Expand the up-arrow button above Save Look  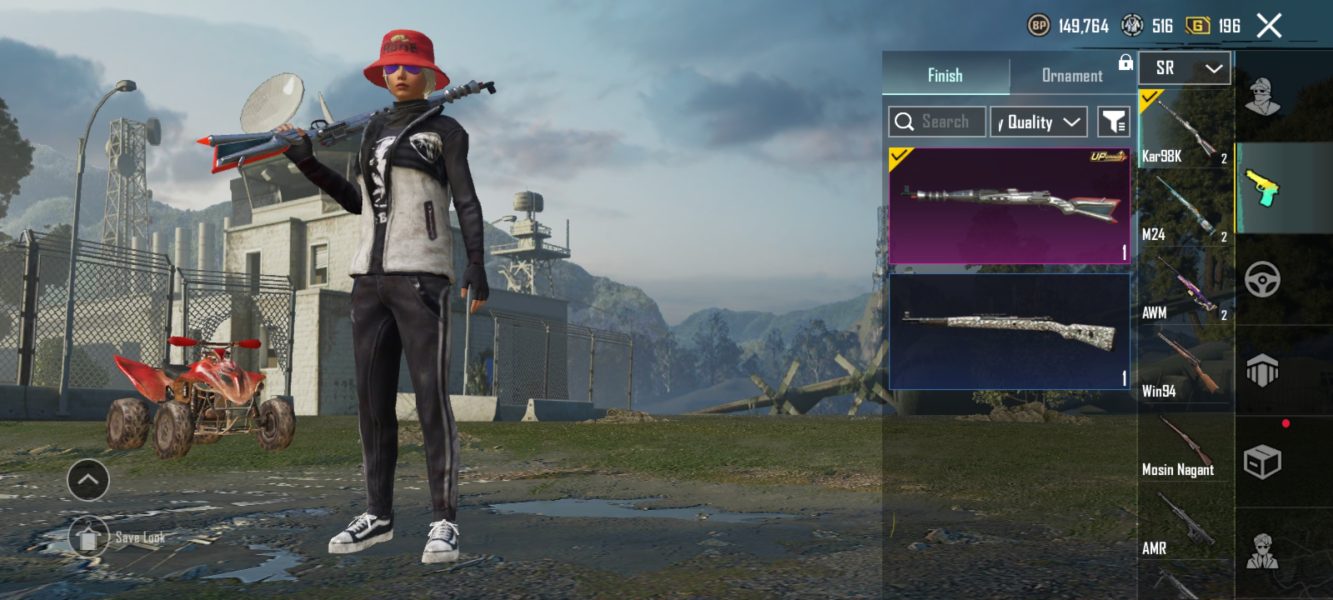click(x=88, y=481)
